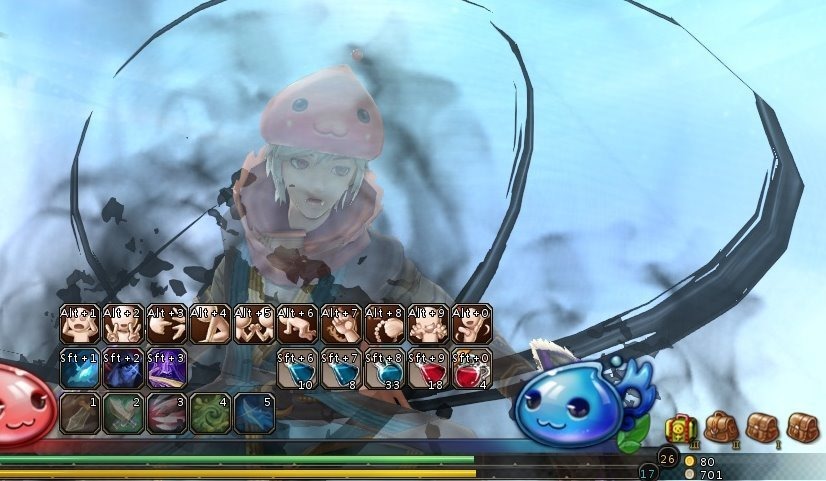Activate the blue skill in slot 5

click(254, 413)
